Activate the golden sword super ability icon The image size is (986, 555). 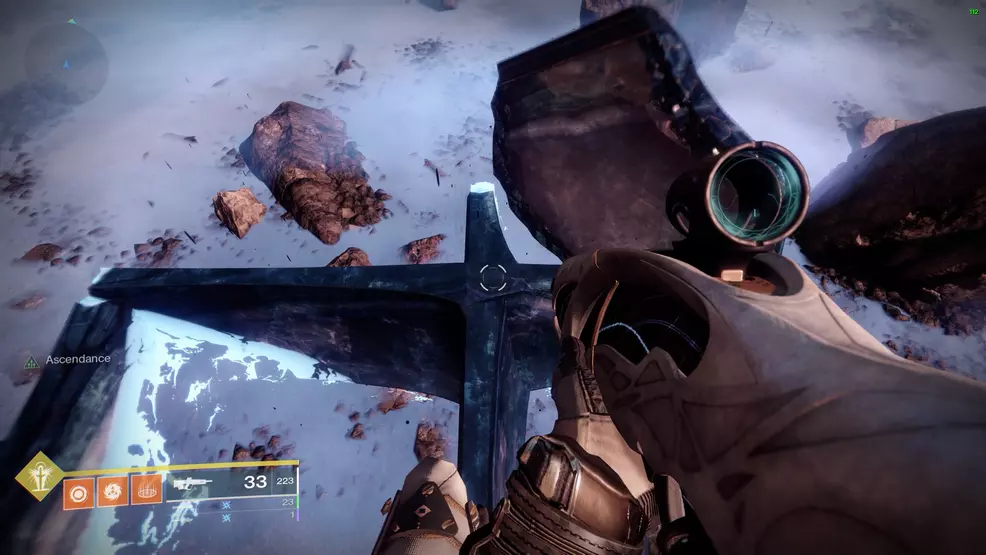tap(39, 476)
